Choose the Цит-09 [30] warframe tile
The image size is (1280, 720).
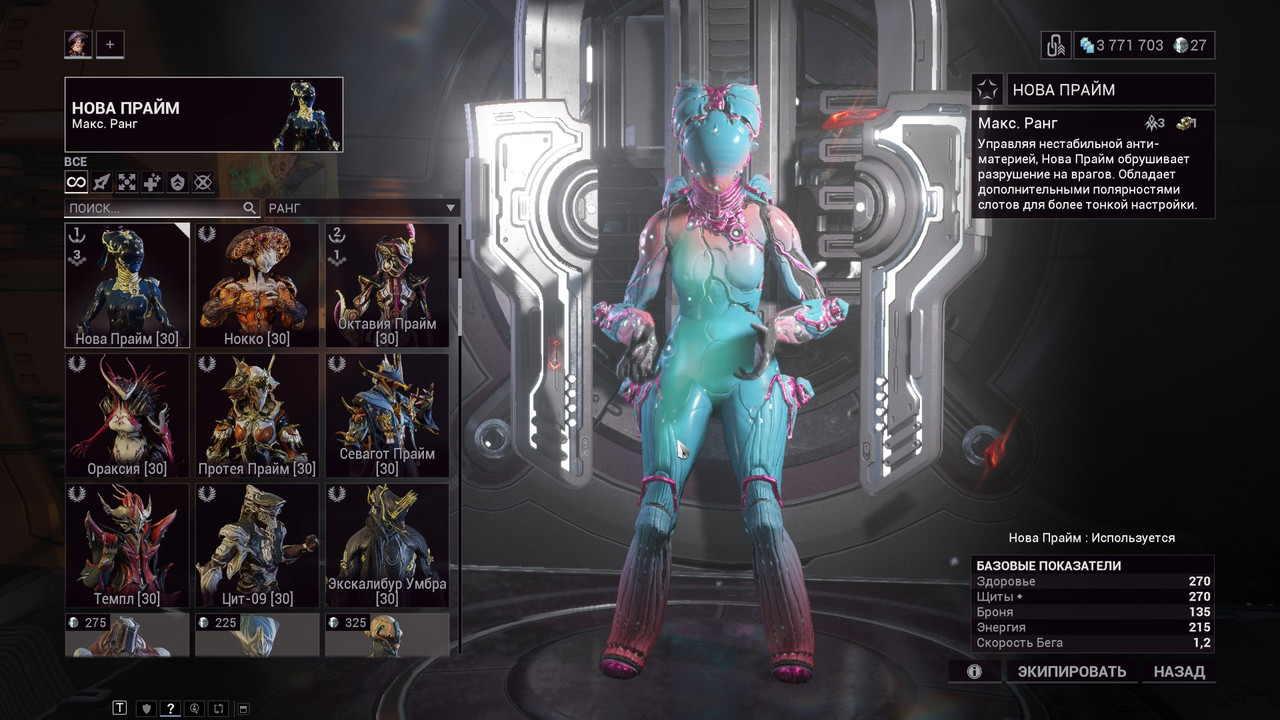[x=257, y=545]
